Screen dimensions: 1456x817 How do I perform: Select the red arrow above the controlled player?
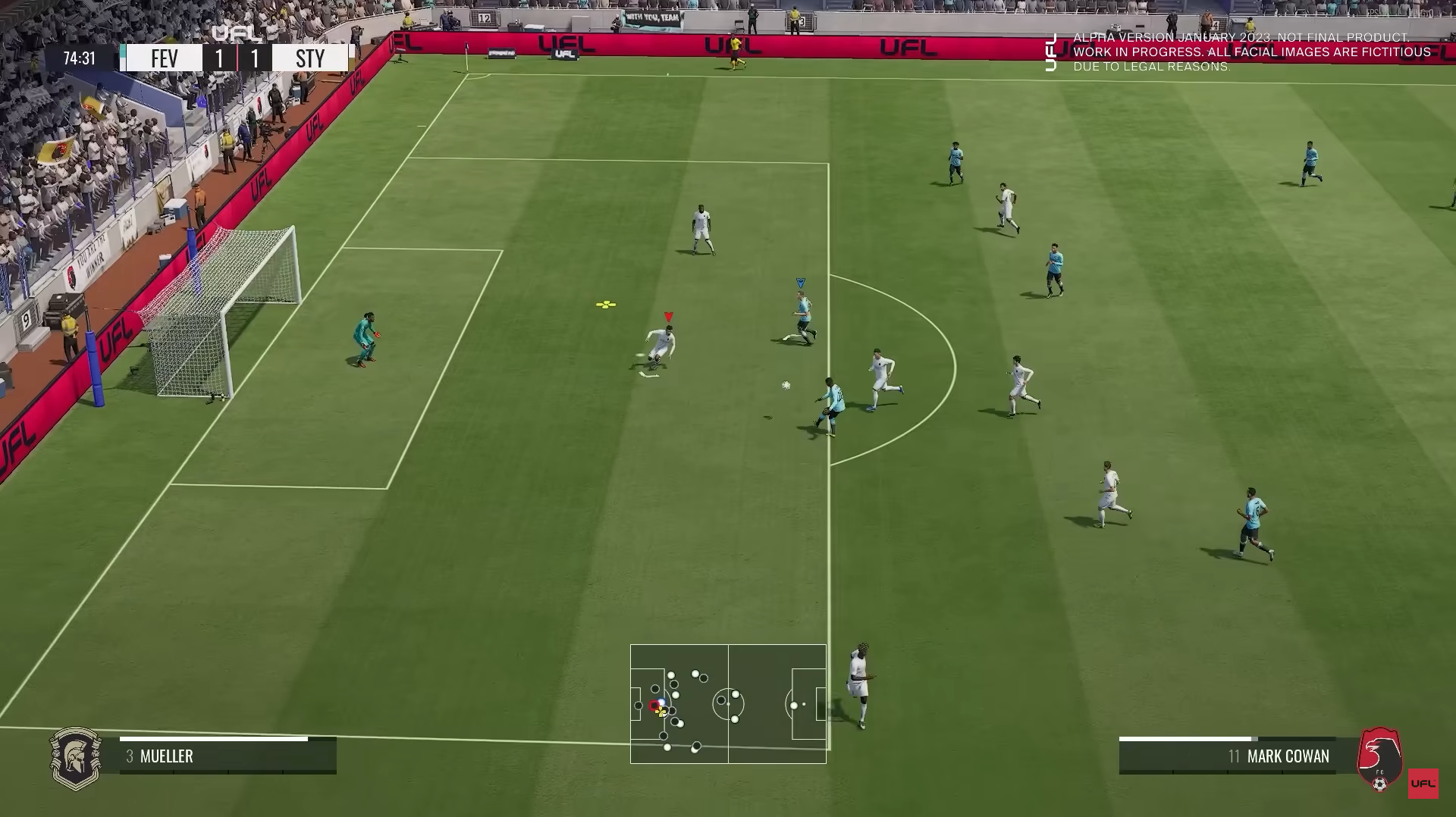[667, 315]
